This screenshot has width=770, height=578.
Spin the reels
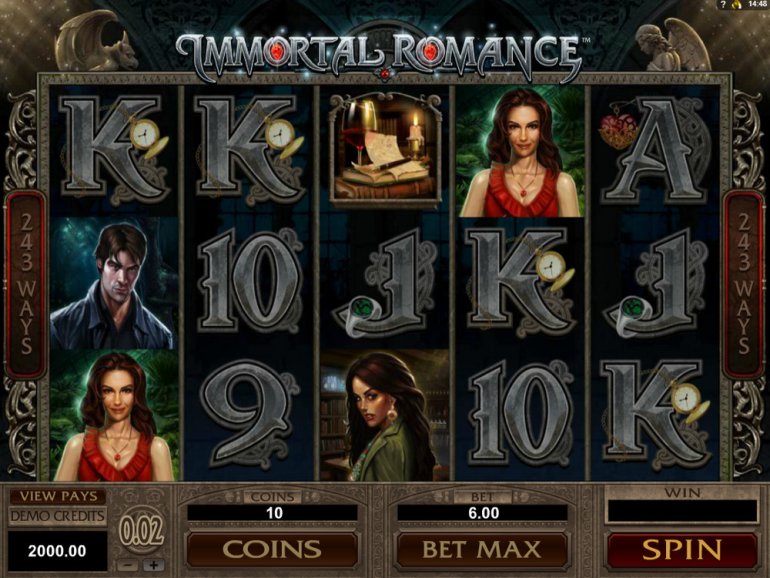pos(682,549)
